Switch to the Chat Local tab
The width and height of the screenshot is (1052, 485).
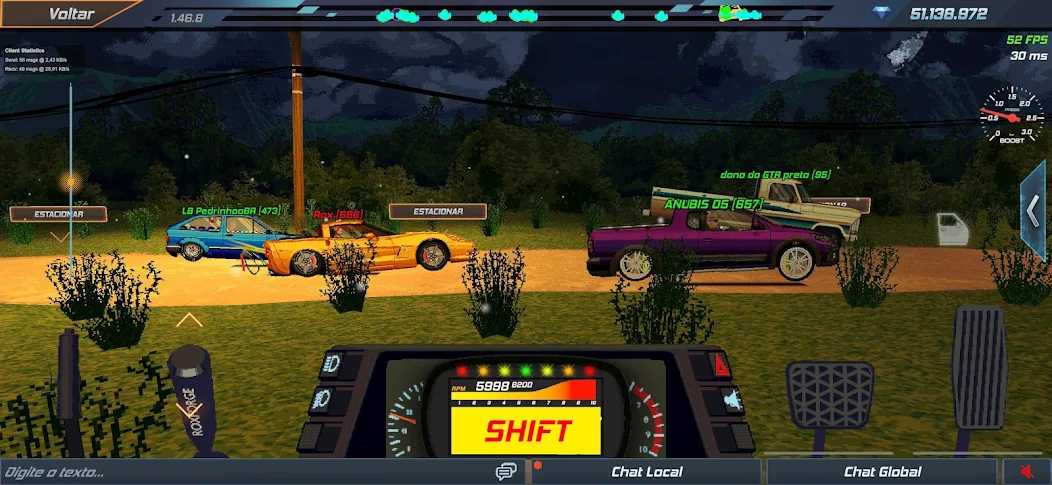click(646, 472)
